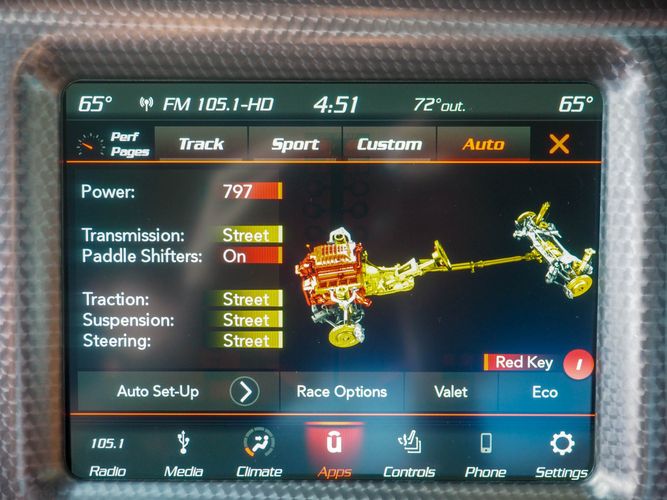The height and width of the screenshot is (500, 667).
Task: Close the drive modes page with X
Action: pyautogui.click(x=559, y=144)
